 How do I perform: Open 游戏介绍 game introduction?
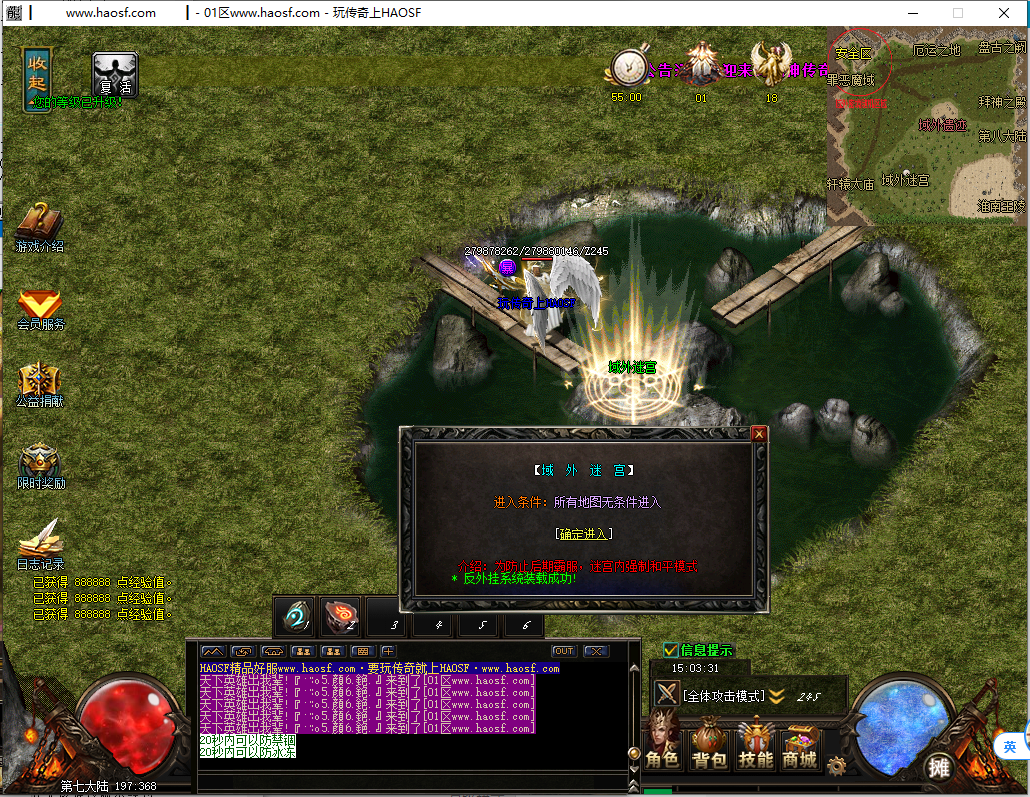[39, 226]
